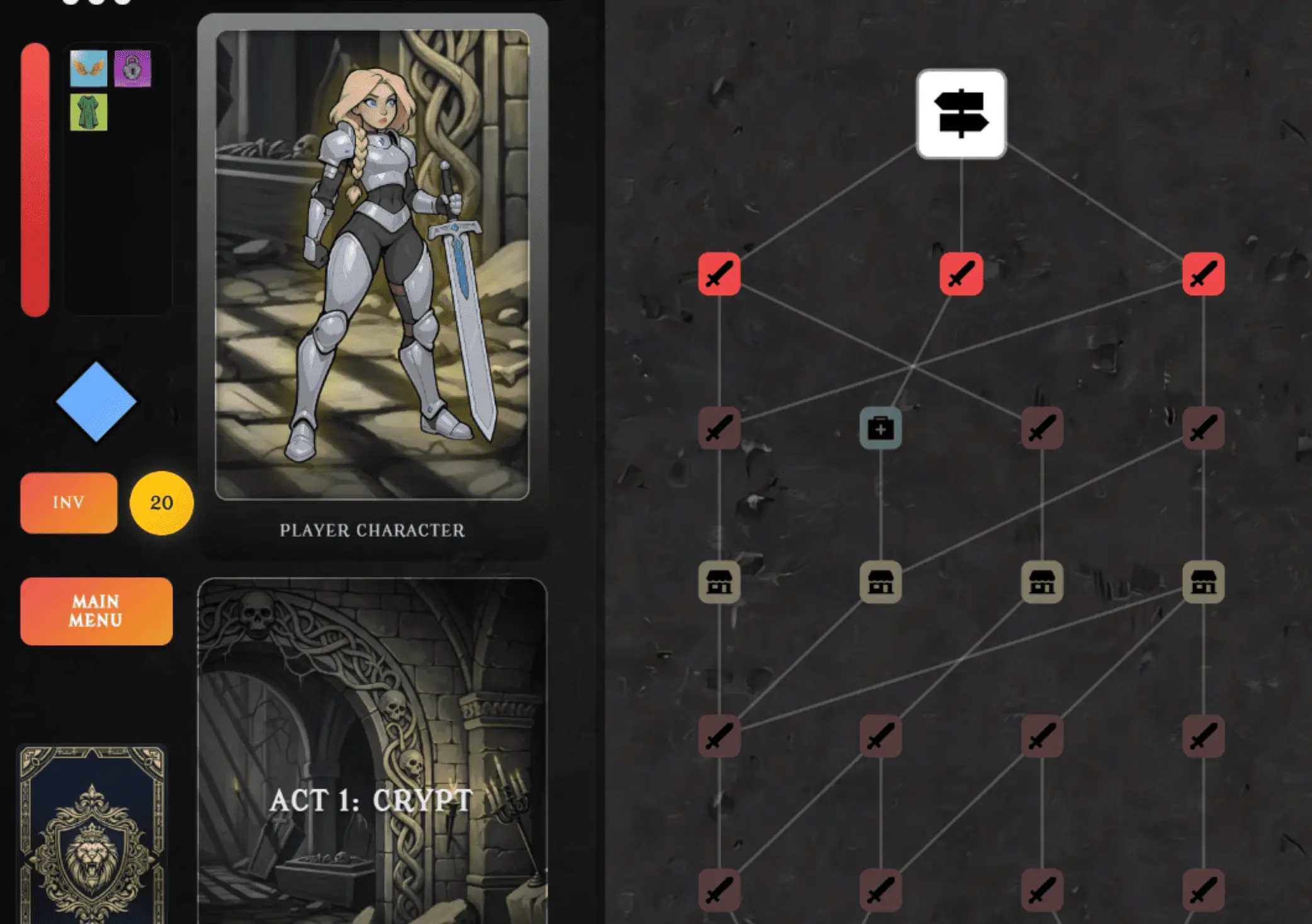This screenshot has width=1312, height=924.
Task: Select the golden wings relic icon
Action: tap(89, 68)
